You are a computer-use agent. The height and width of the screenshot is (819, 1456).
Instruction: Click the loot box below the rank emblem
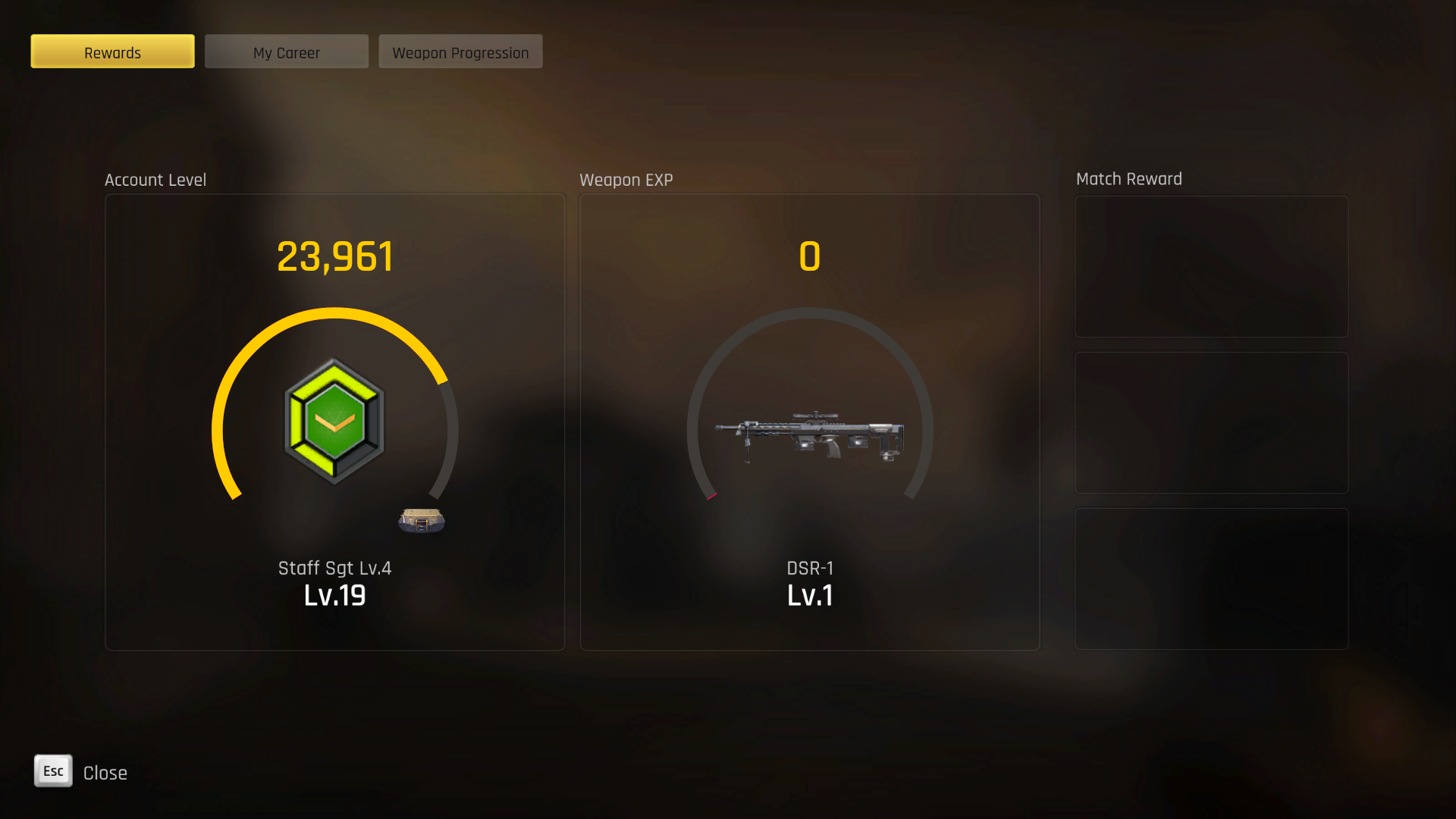tap(422, 519)
